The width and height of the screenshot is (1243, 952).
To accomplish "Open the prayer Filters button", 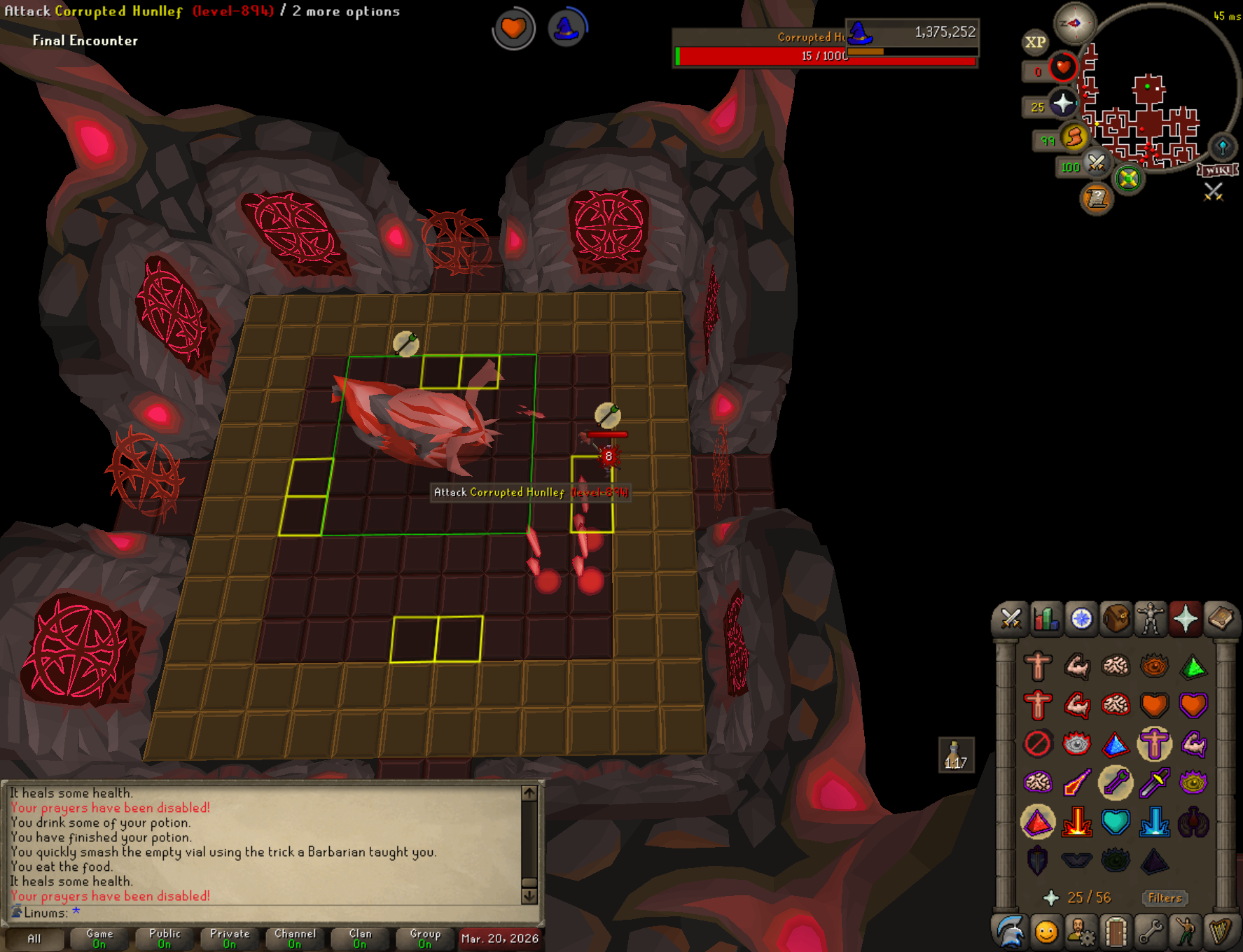I will (1165, 898).
